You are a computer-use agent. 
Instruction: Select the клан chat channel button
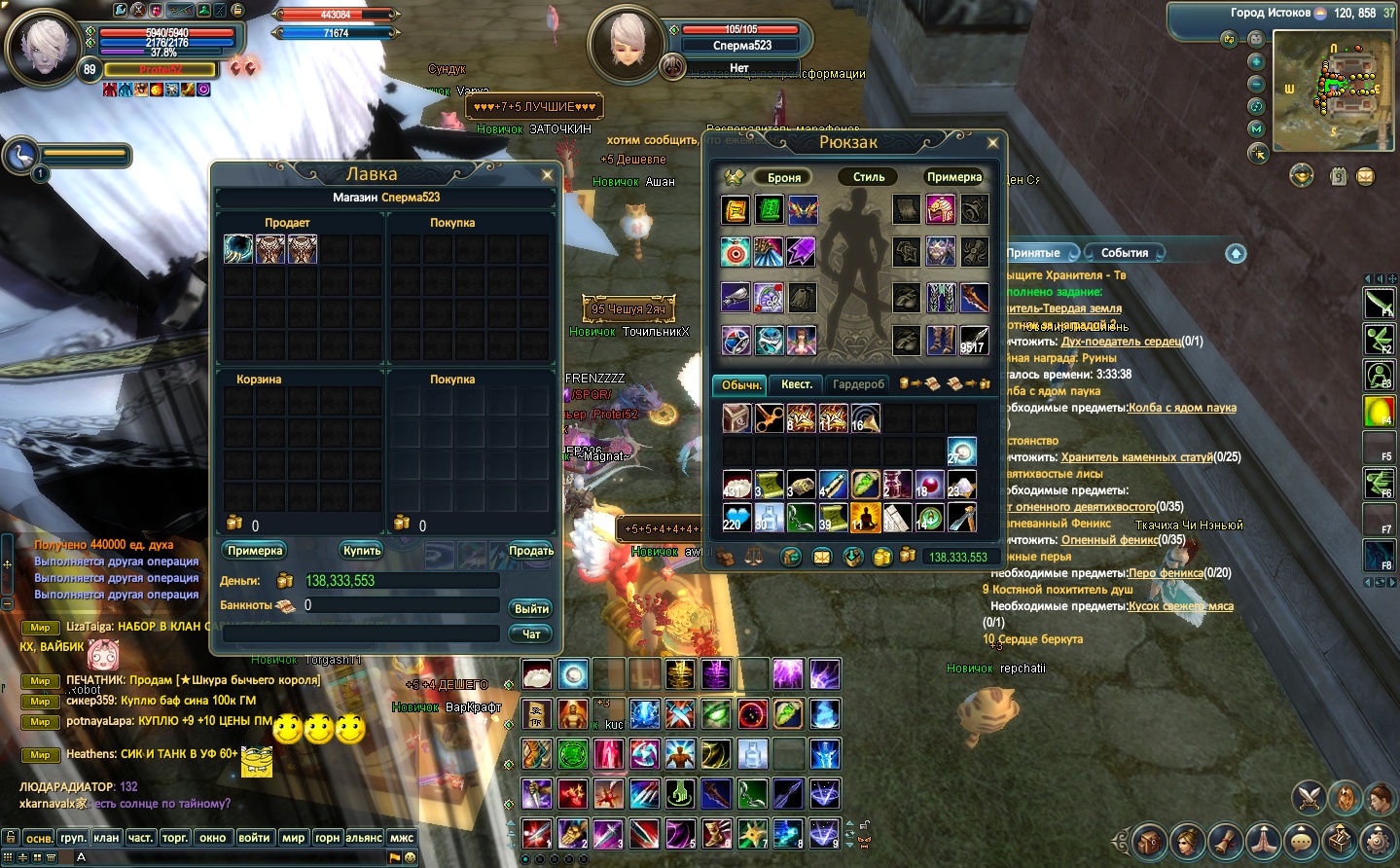click(106, 837)
